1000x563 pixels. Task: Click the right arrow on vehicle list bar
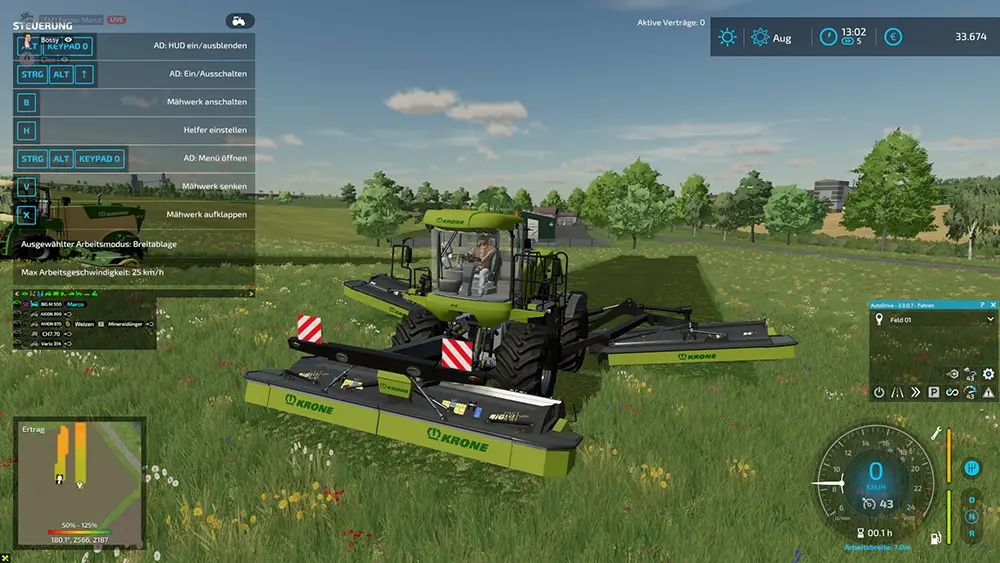click(x=252, y=294)
